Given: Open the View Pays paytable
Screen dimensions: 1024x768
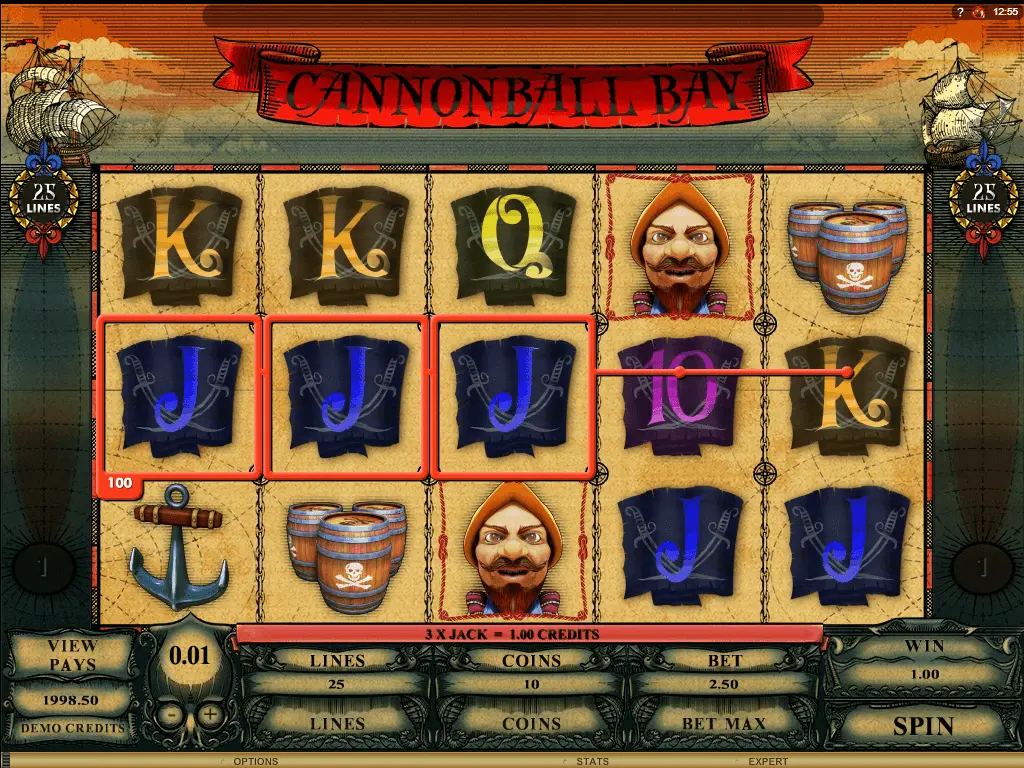Looking at the screenshot, I should coord(72,655).
